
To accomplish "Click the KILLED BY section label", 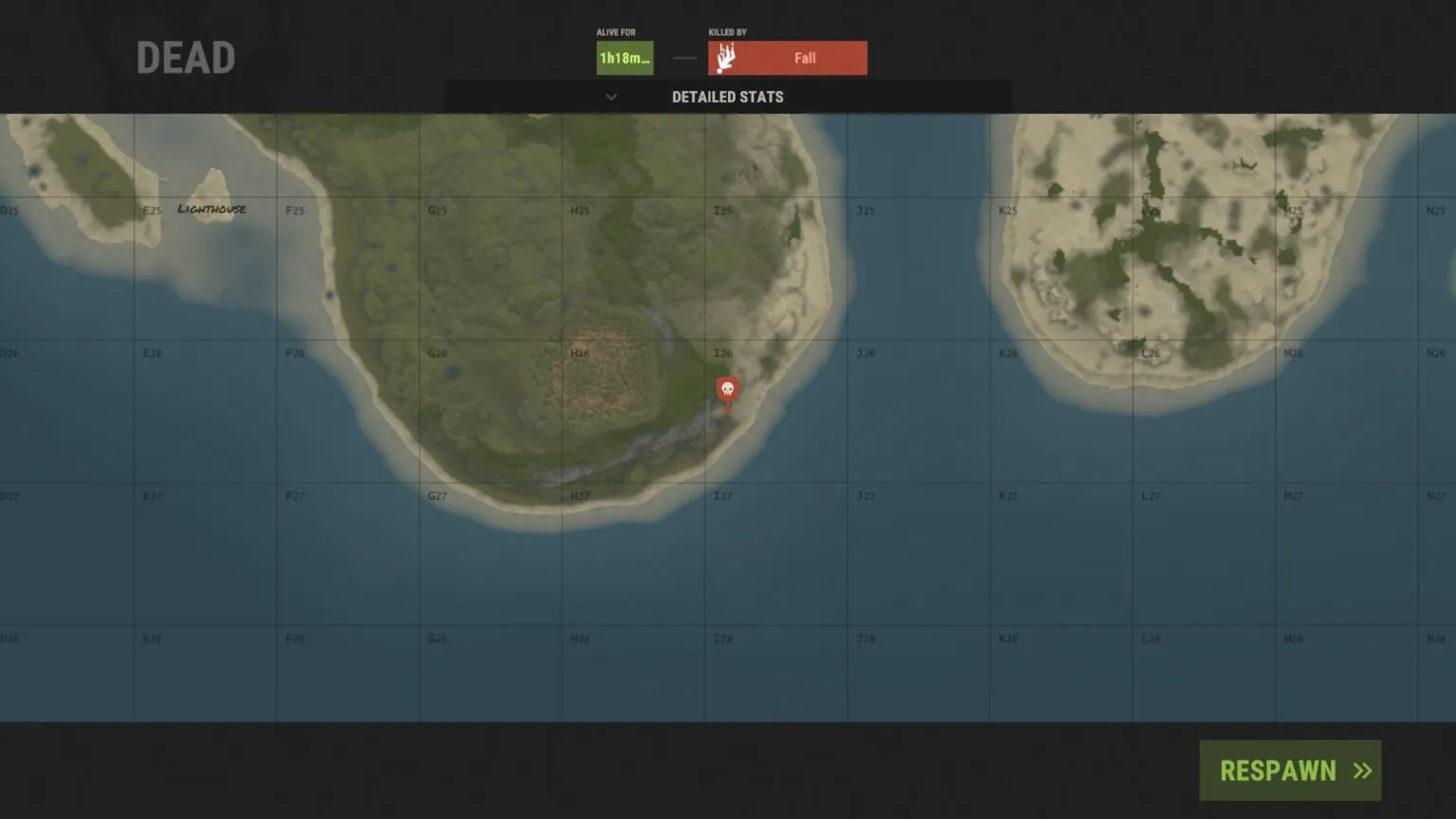I will coord(727,31).
